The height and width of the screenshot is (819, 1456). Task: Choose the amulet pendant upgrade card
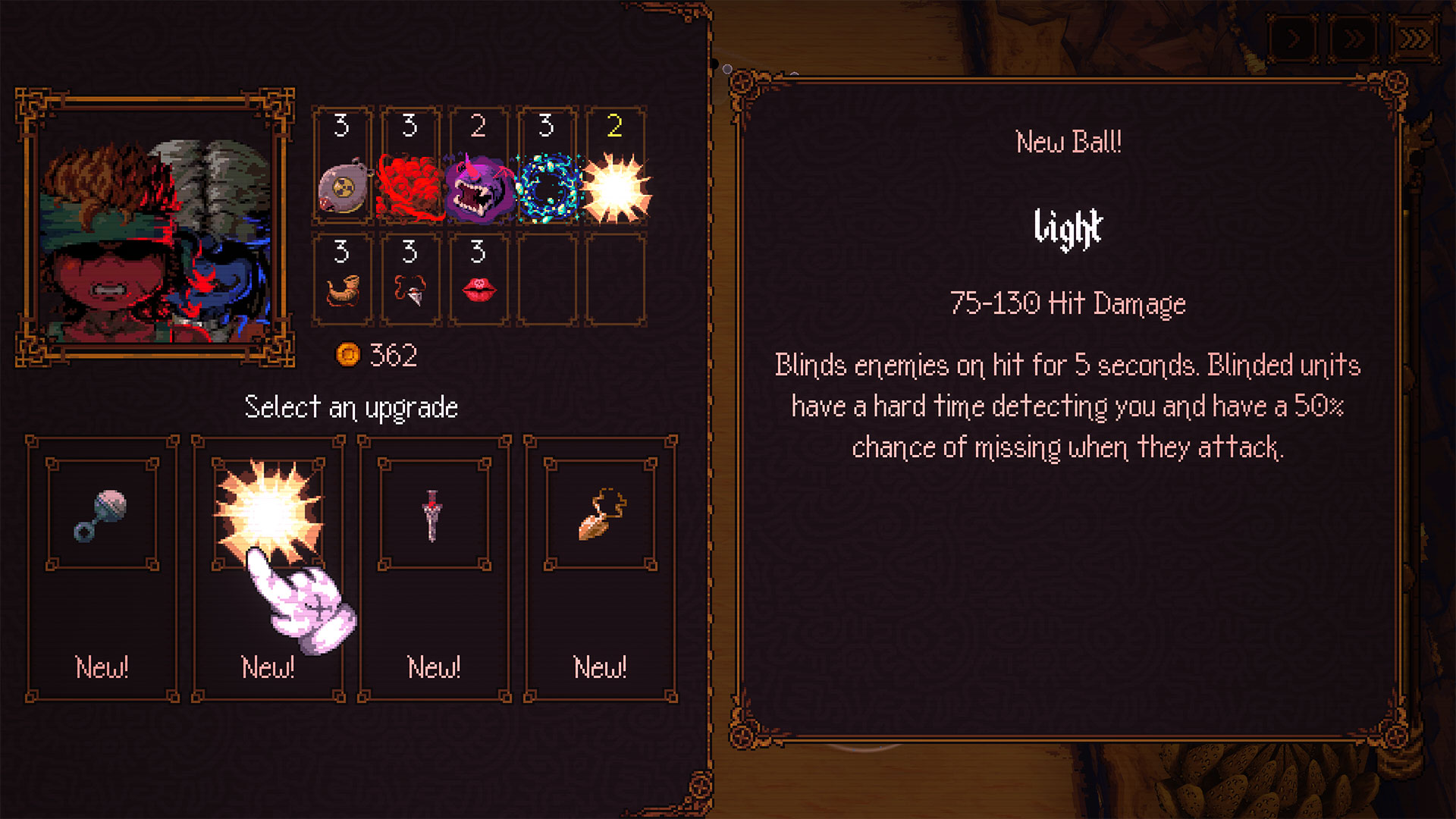click(x=600, y=569)
